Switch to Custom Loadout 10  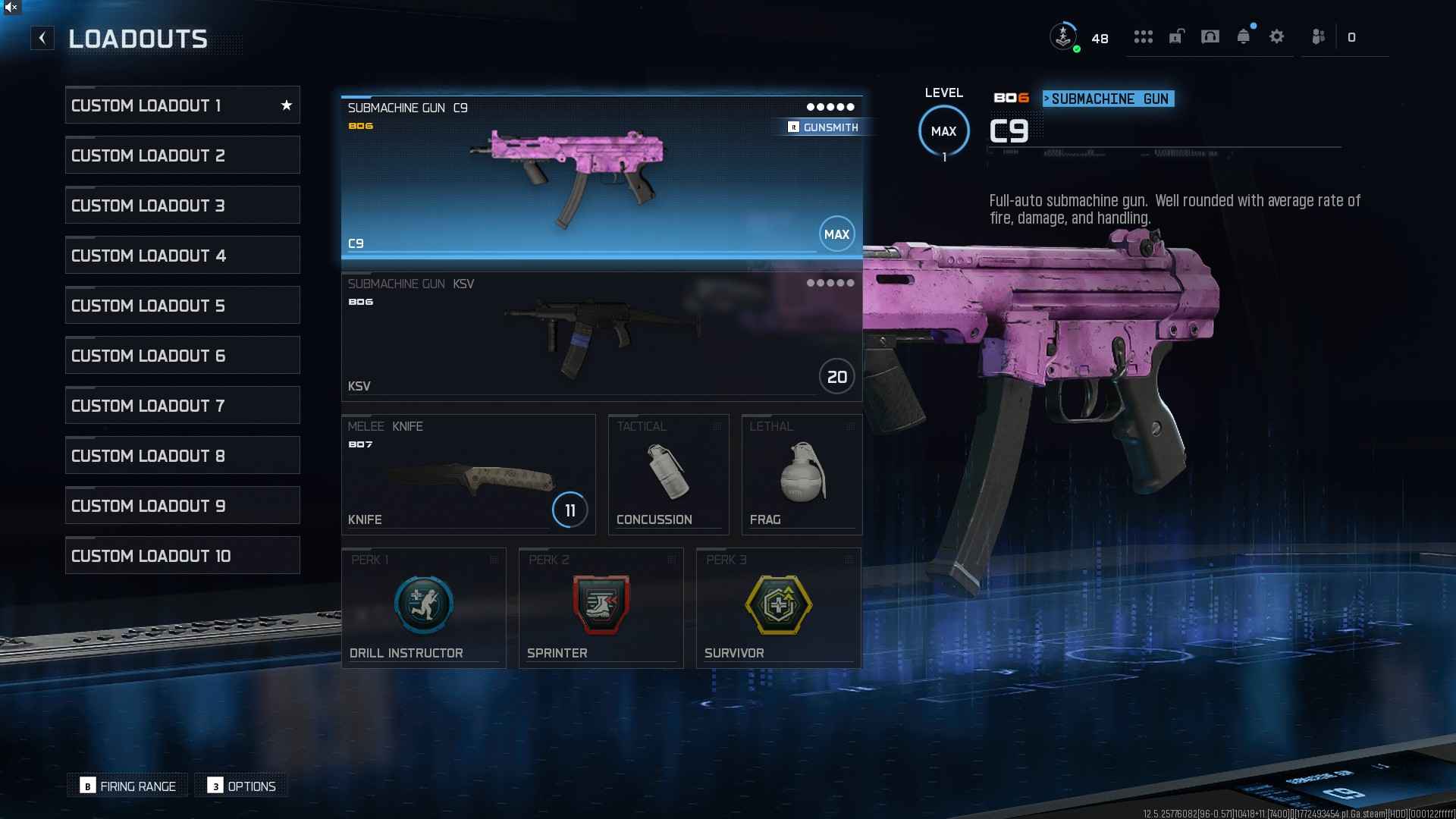click(182, 554)
